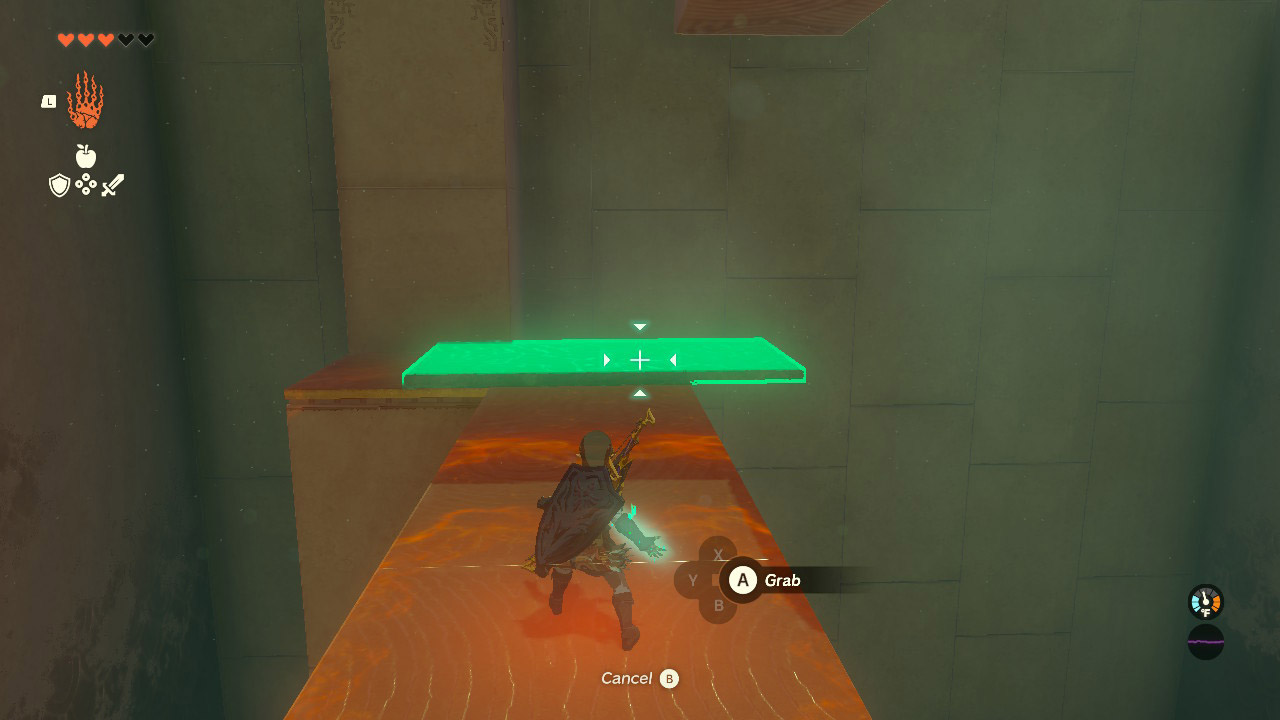Screen dimensions: 1280x720
Task: Click the crosshair reticle at screen center
Action: click(639, 359)
